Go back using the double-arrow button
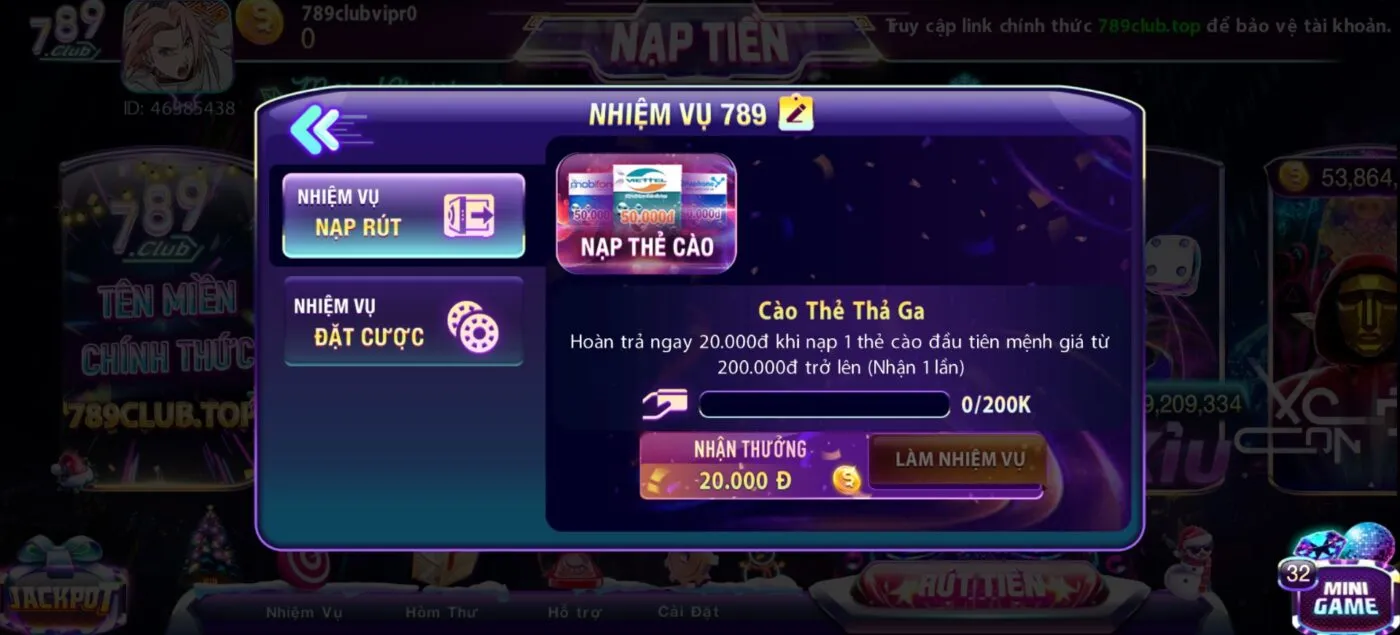This screenshot has height=635, width=1400. (316, 129)
